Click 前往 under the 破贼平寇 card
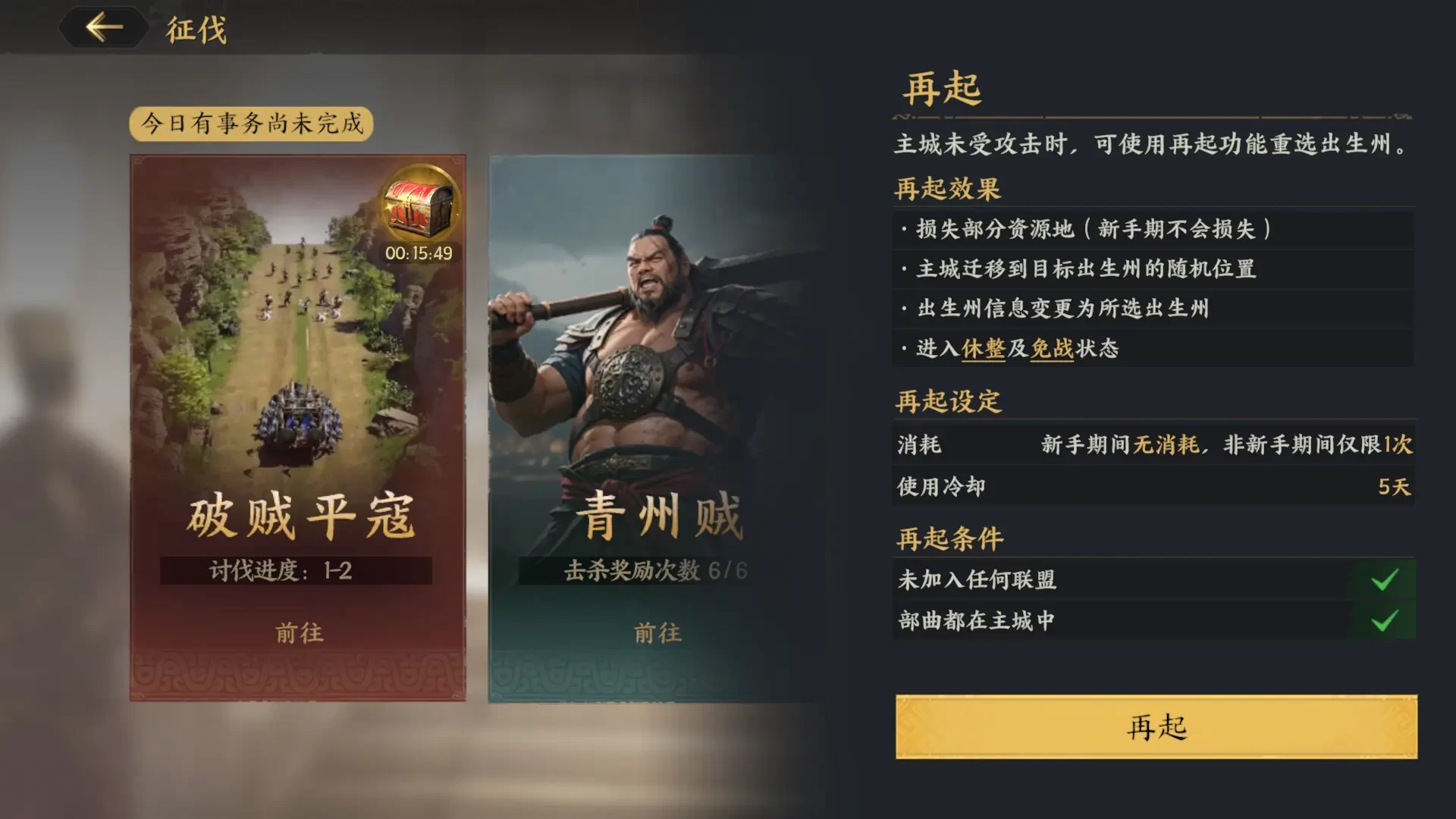 (x=297, y=634)
